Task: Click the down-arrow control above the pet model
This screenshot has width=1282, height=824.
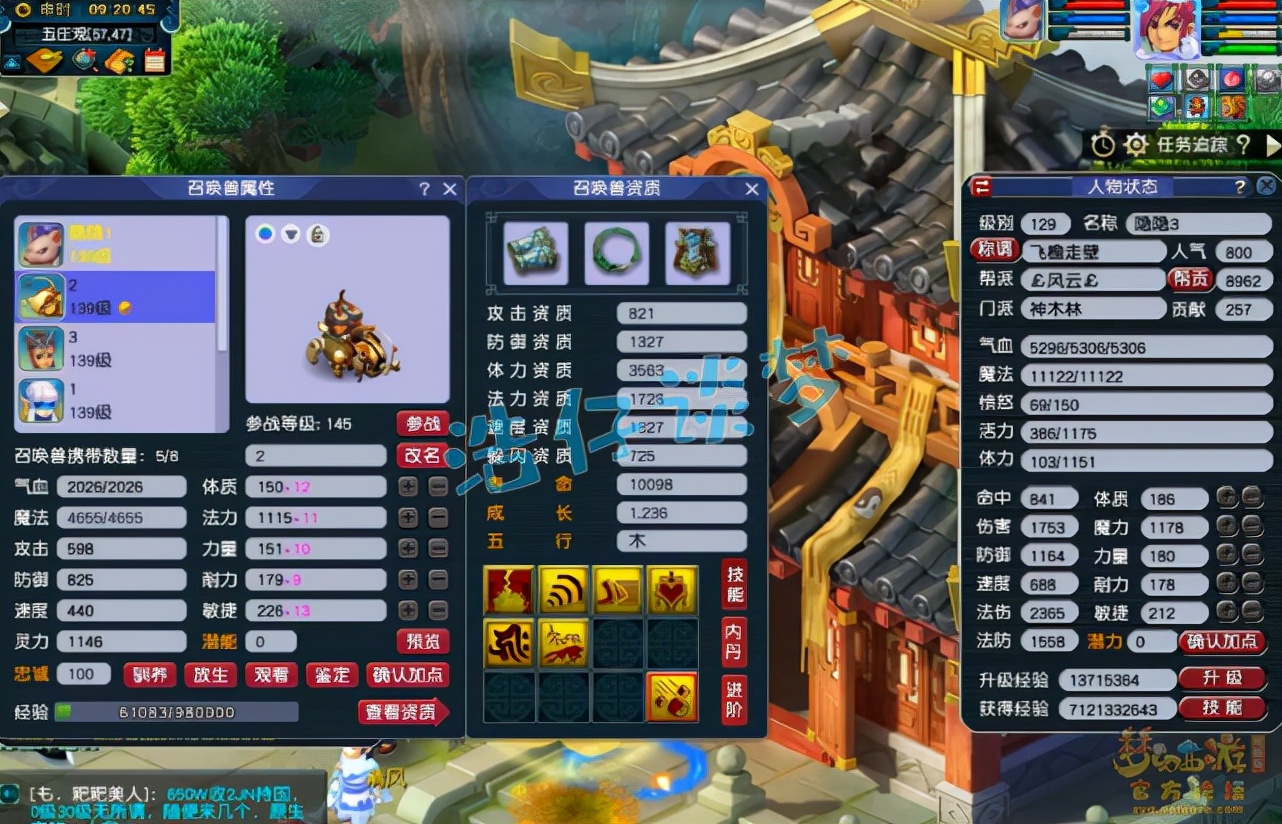Action: click(x=290, y=233)
